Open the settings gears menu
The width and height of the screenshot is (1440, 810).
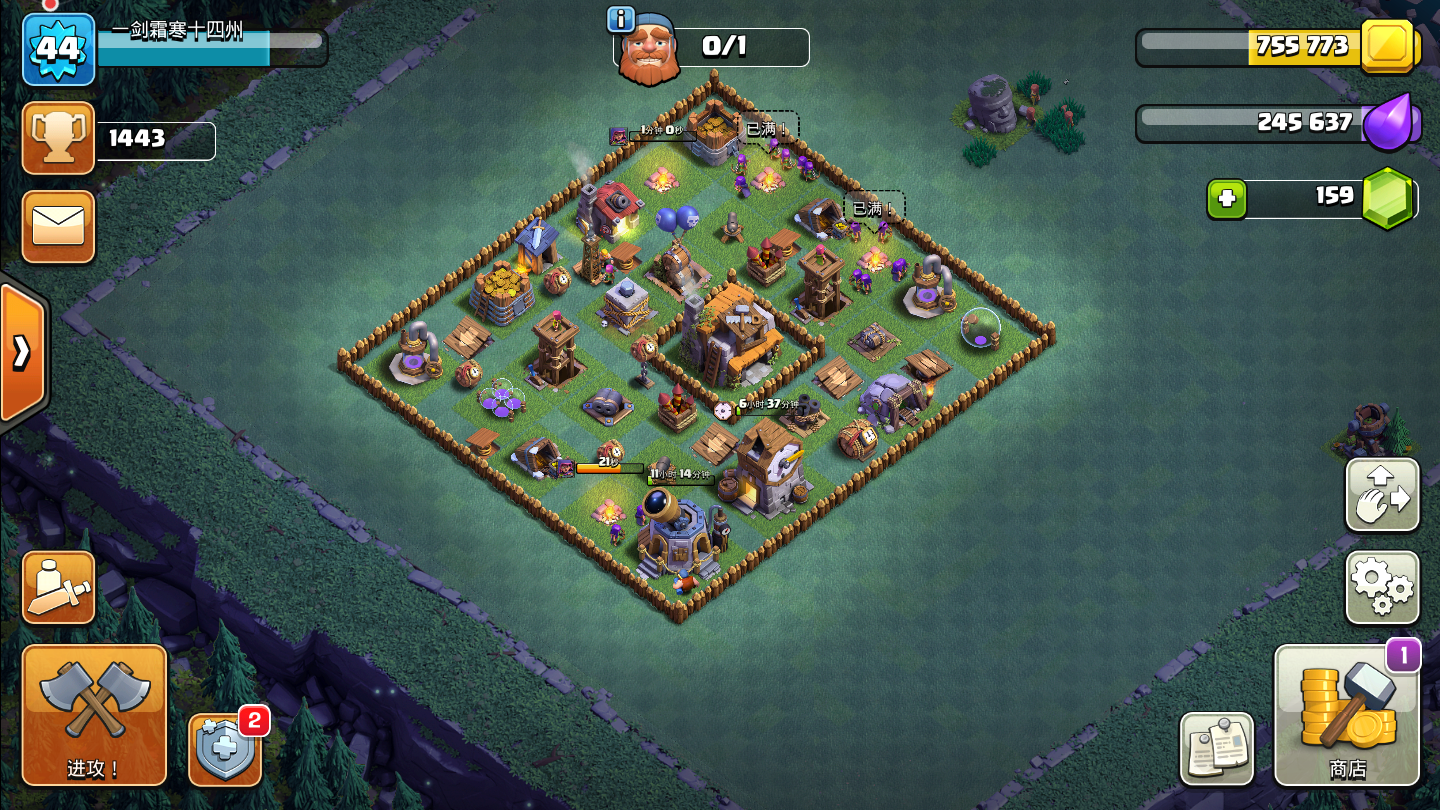1381,588
